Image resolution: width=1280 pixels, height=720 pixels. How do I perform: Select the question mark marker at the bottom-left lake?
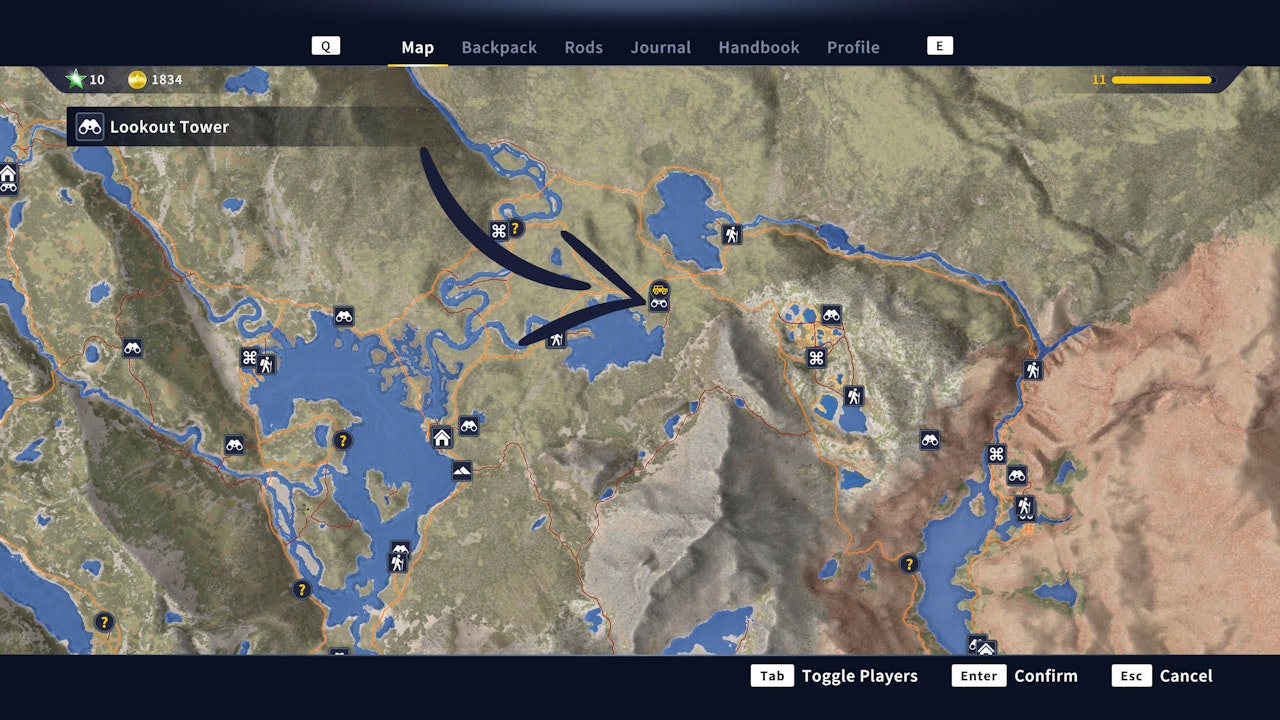(x=104, y=621)
